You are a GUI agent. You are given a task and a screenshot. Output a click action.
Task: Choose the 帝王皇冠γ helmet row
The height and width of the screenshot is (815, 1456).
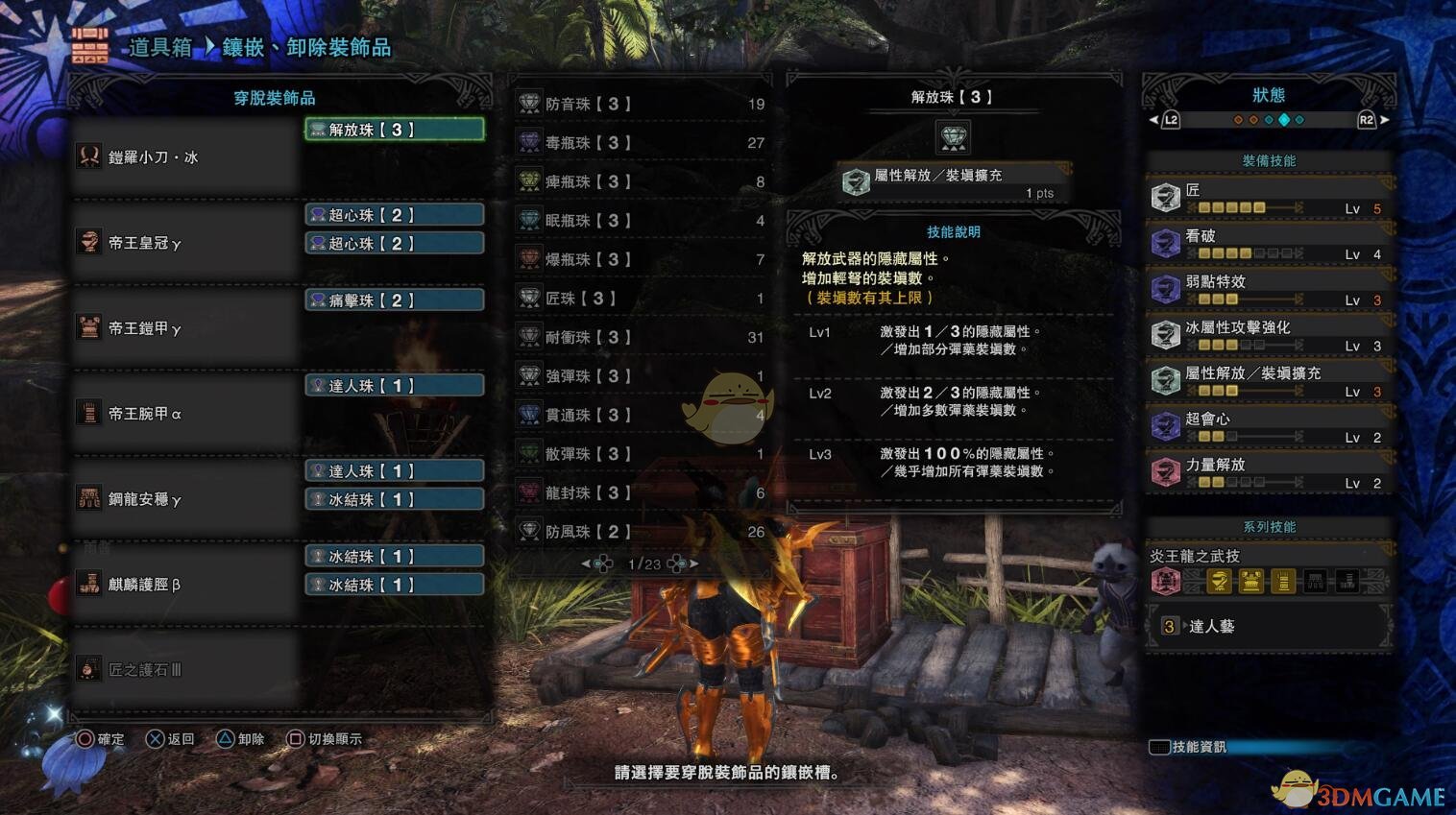point(182,243)
